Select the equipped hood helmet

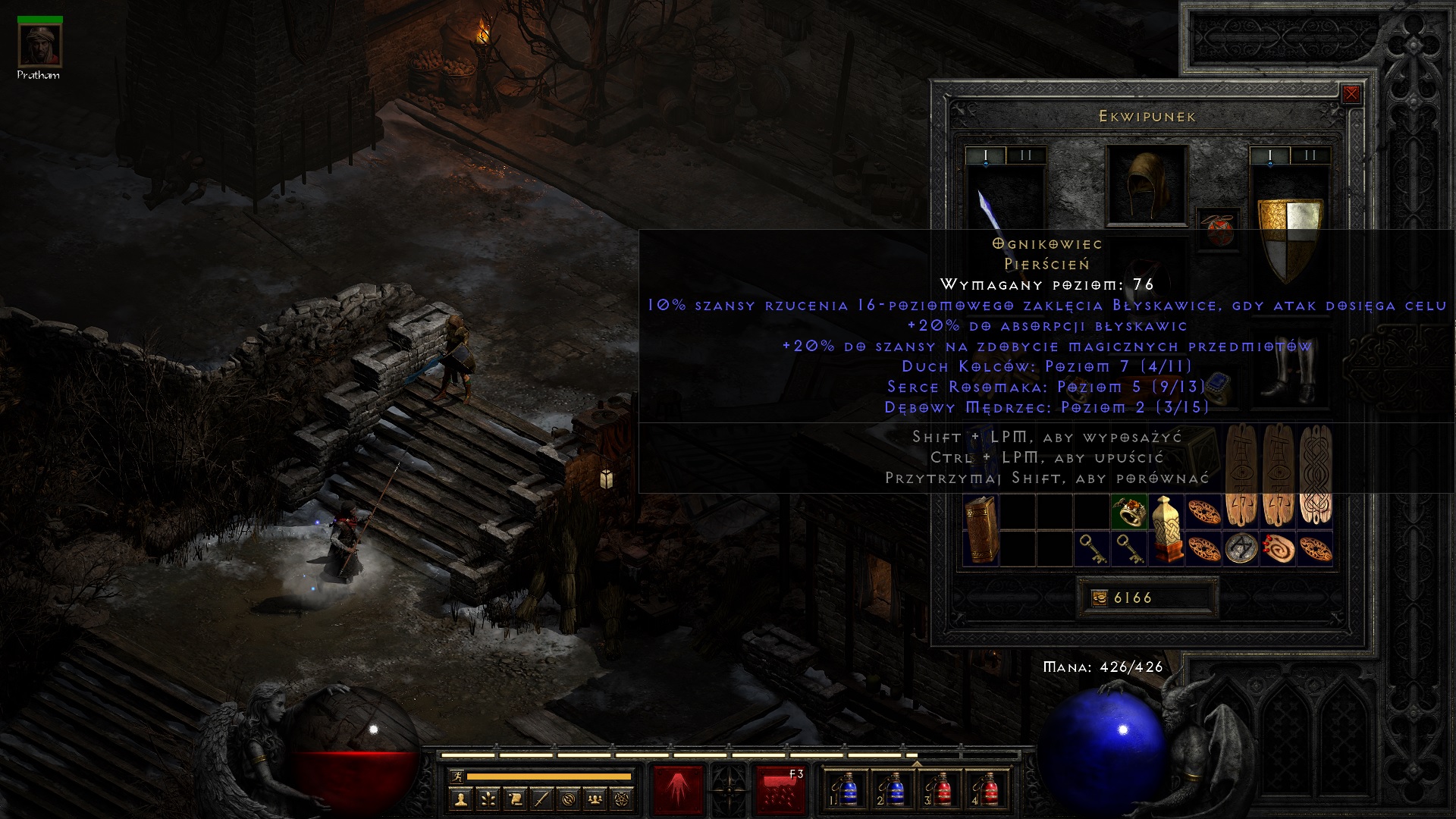tap(1146, 186)
